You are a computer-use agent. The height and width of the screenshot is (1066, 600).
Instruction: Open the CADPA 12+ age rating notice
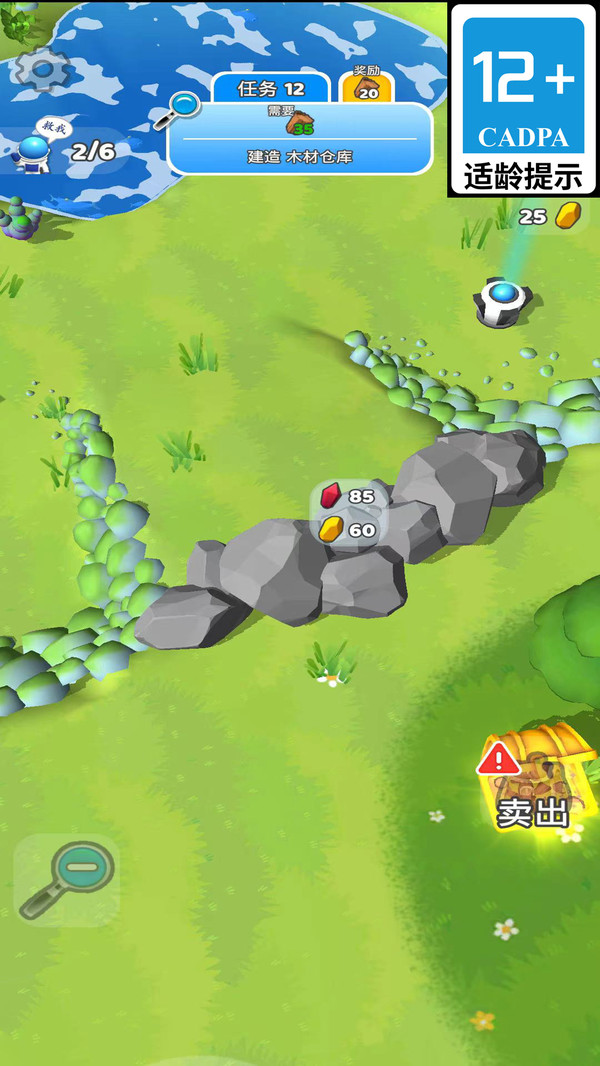523,100
